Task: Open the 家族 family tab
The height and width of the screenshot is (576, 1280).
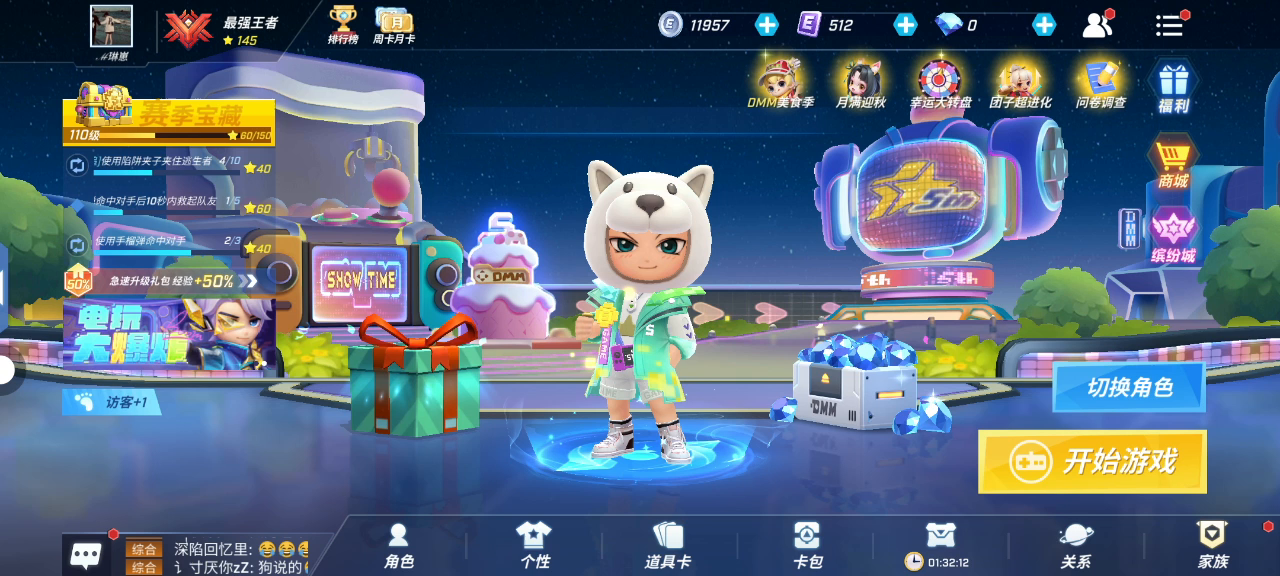Action: pos(1212,546)
